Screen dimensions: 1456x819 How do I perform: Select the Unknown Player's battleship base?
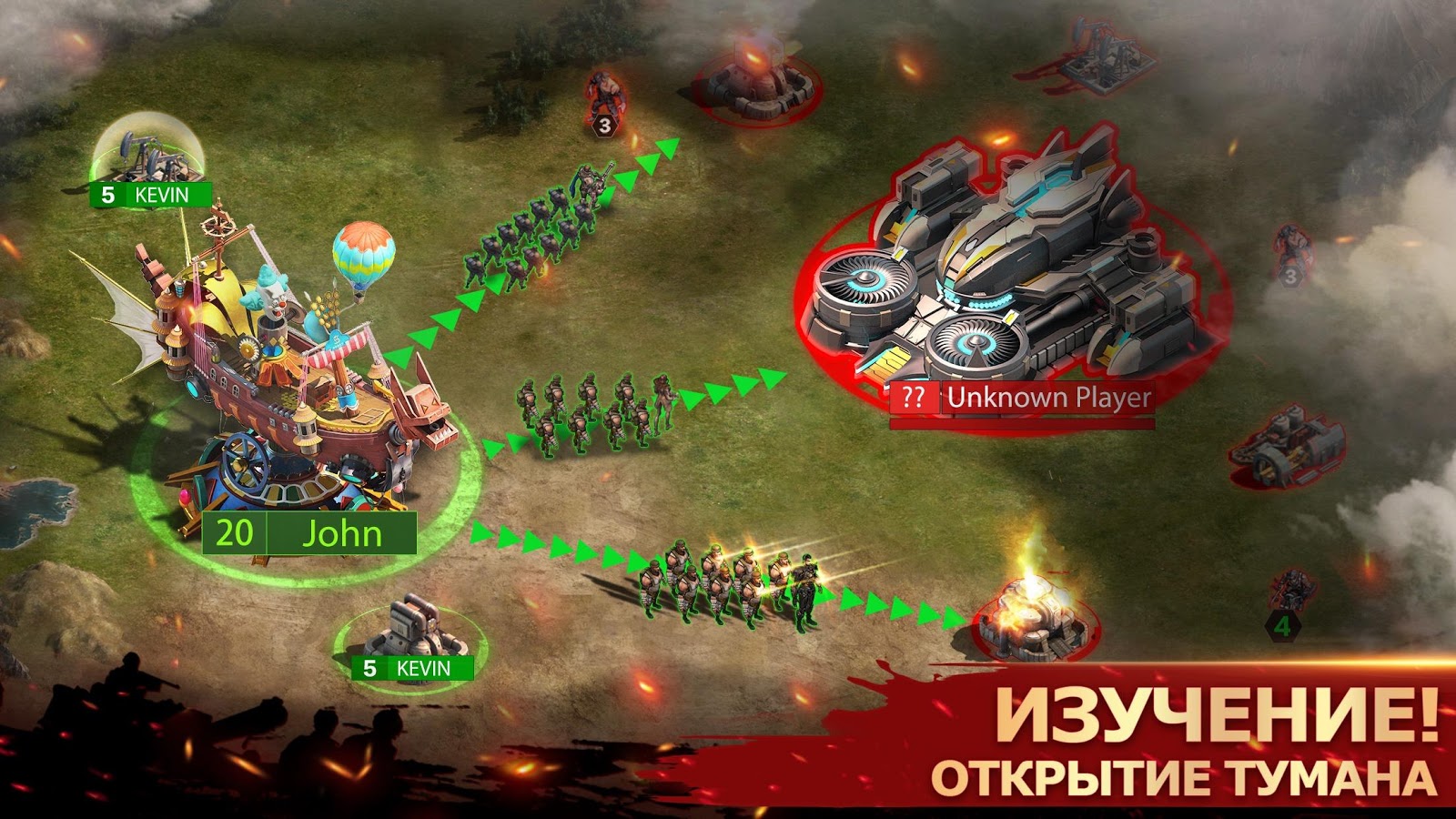[x=1010, y=264]
